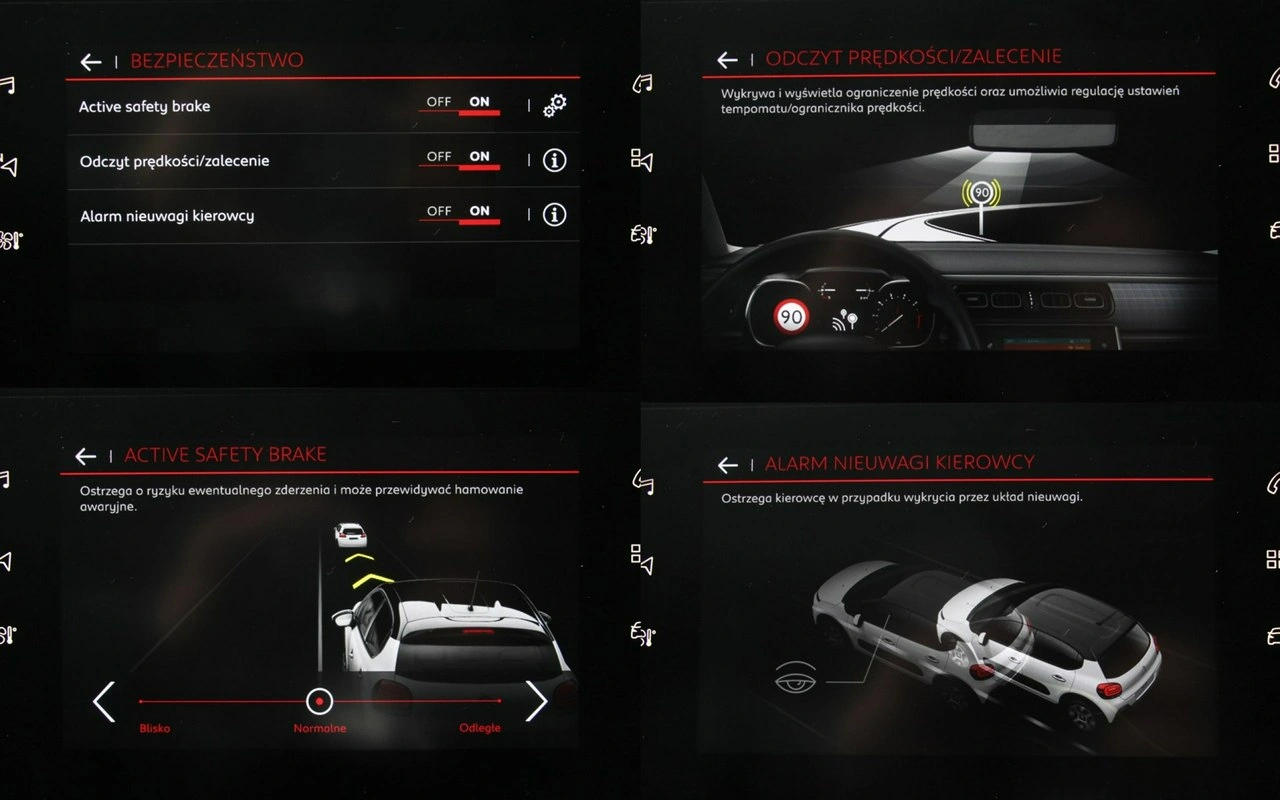Toggle the Odczyt prędkości/zalecenie switch
Screen dimensions: 1280x800
(459, 159)
